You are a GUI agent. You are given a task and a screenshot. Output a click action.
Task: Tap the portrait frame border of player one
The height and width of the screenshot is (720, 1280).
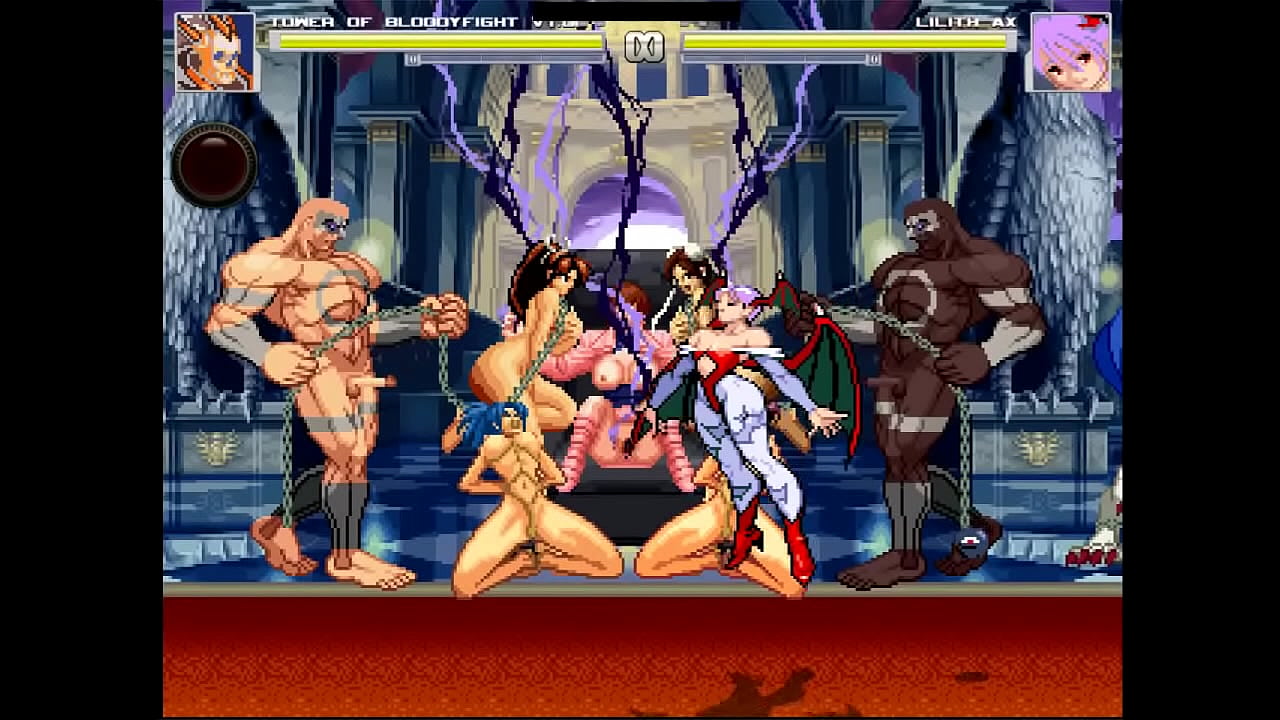(x=179, y=53)
